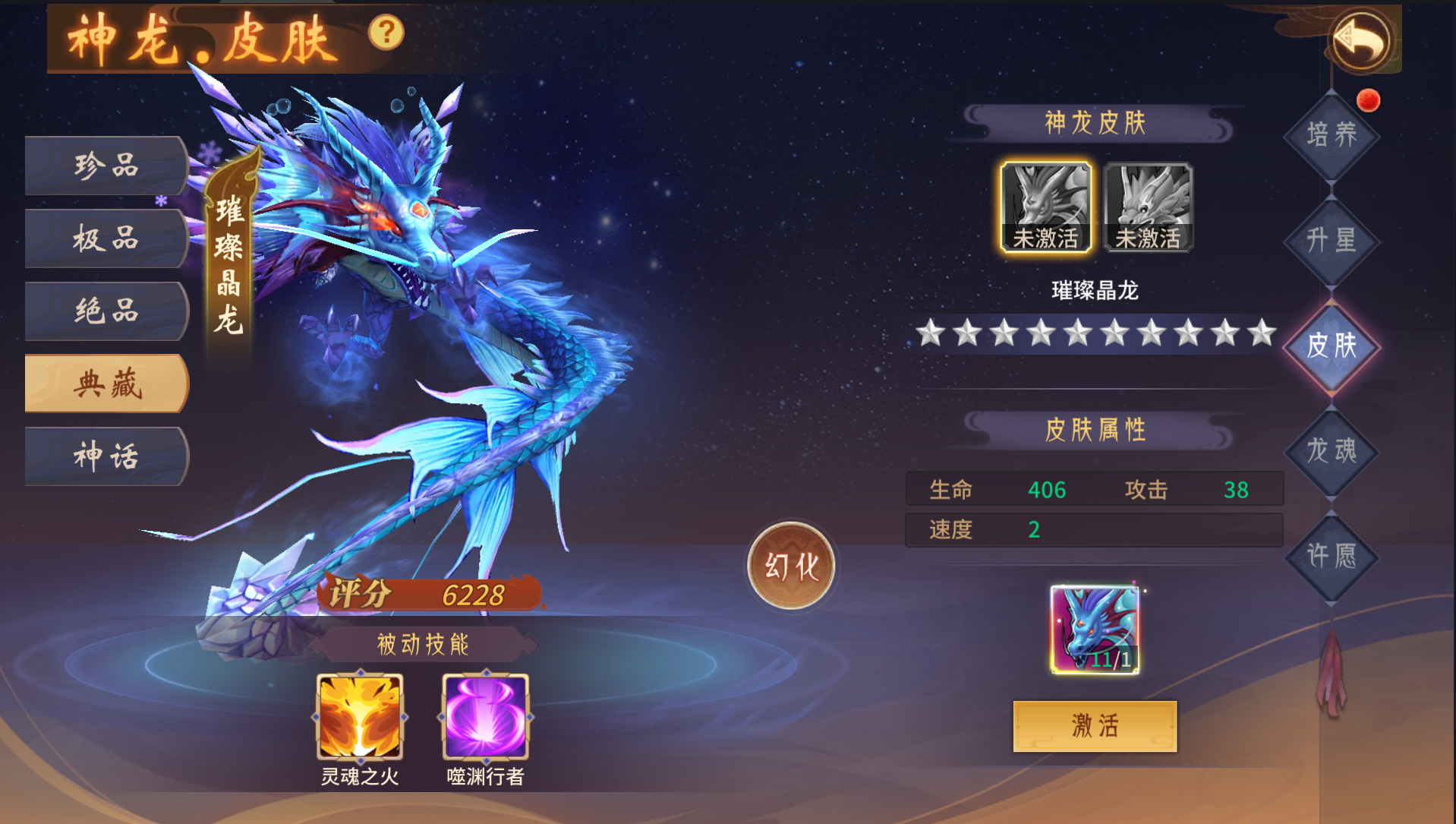Open the 龙魂 section
The image size is (1456, 824).
[1332, 451]
